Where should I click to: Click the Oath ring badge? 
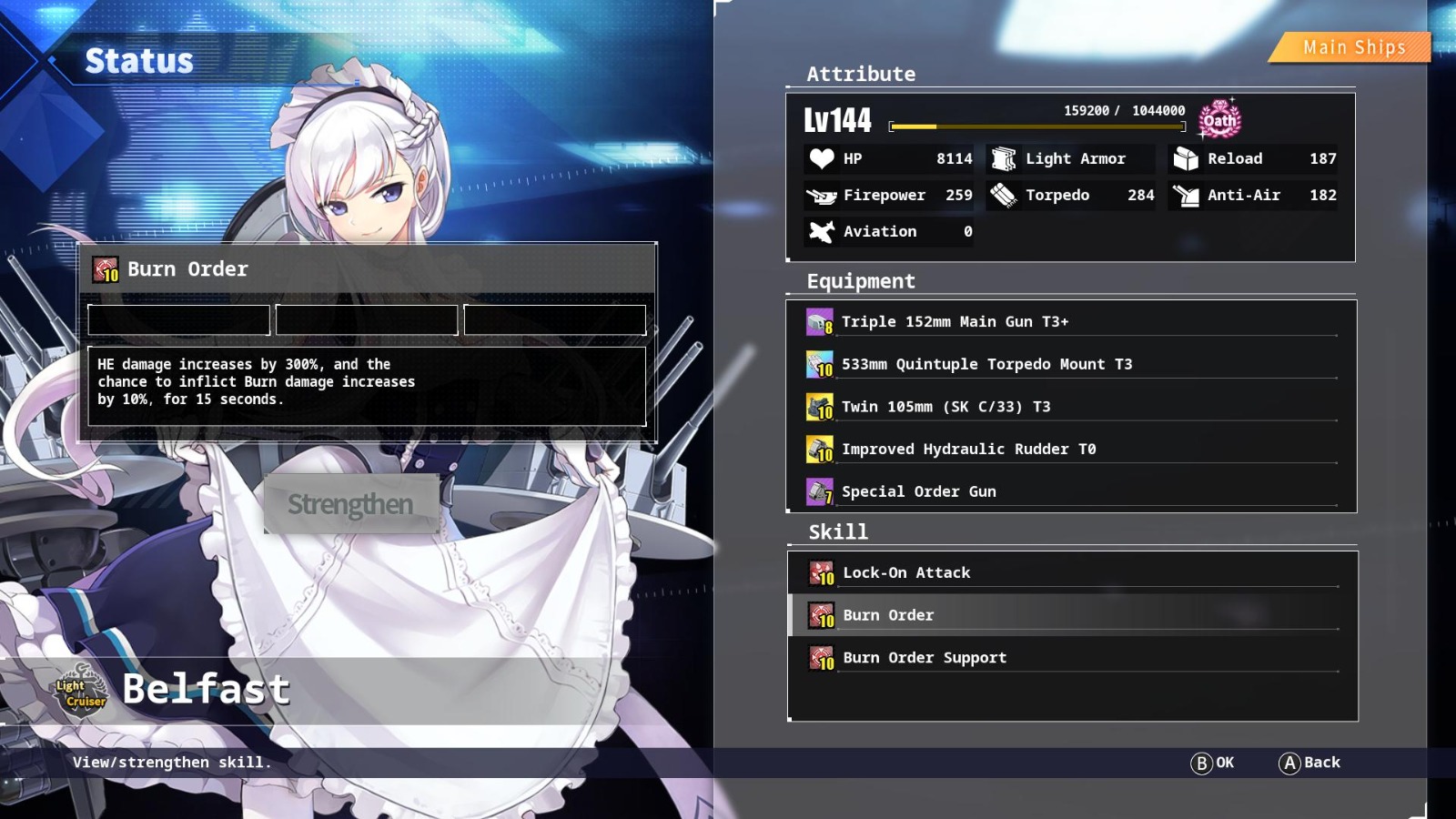pos(1218,119)
